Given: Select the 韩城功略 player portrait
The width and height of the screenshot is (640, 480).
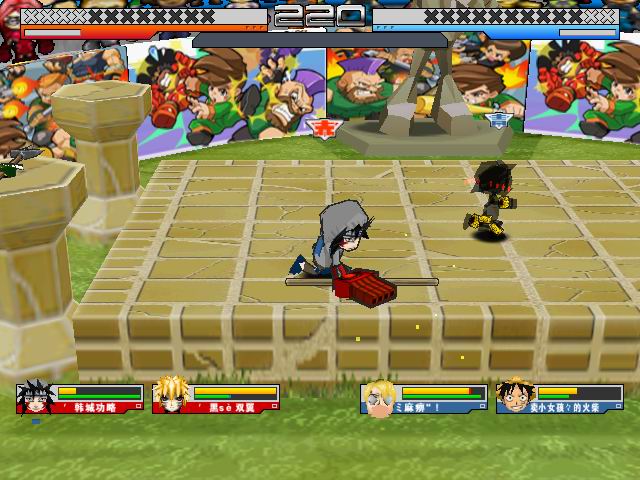Looking at the screenshot, I should 33,397.
